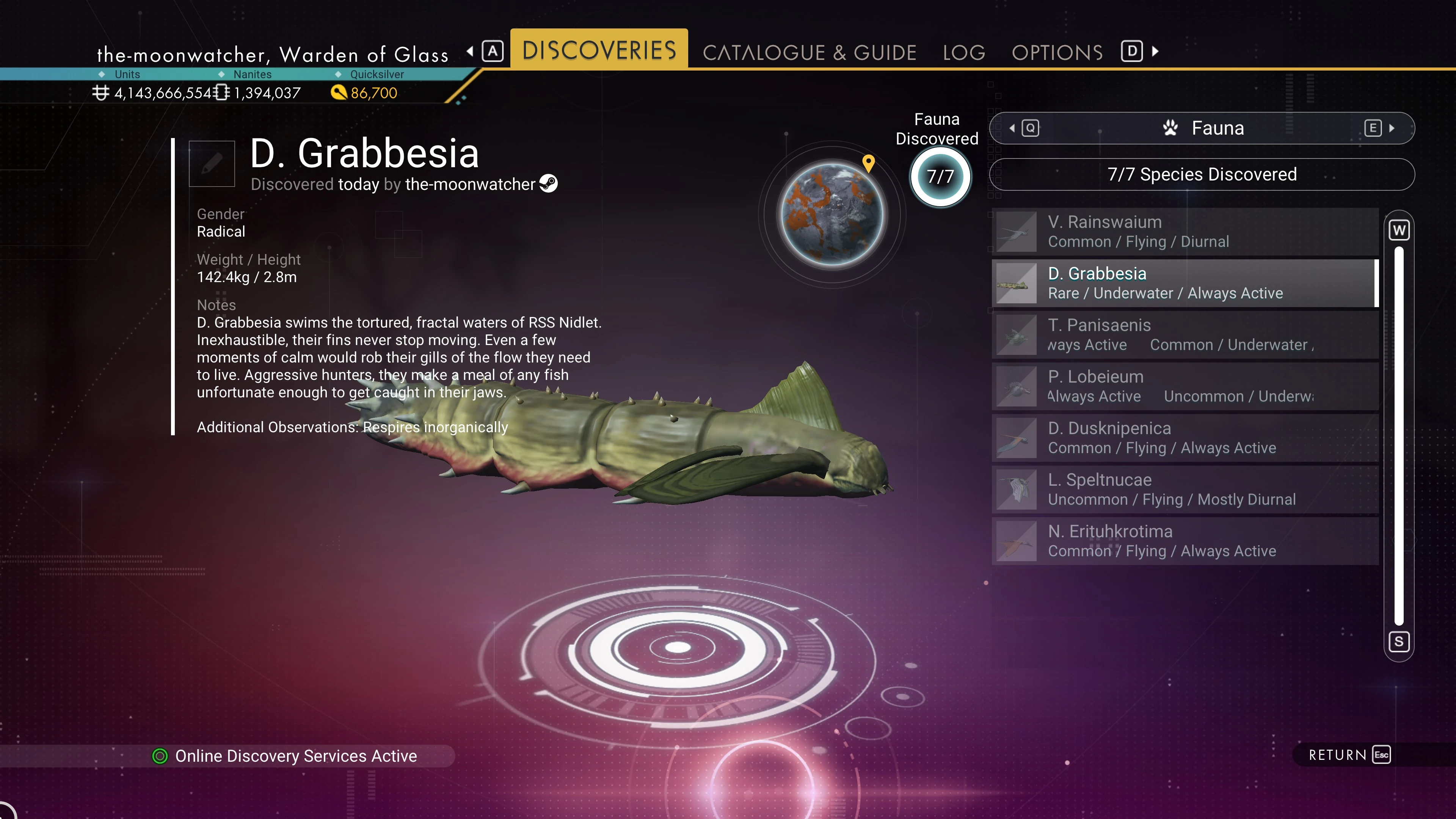The height and width of the screenshot is (819, 1456).
Task: Rename D. Grabbesia with the pencil icon
Action: coord(212,164)
